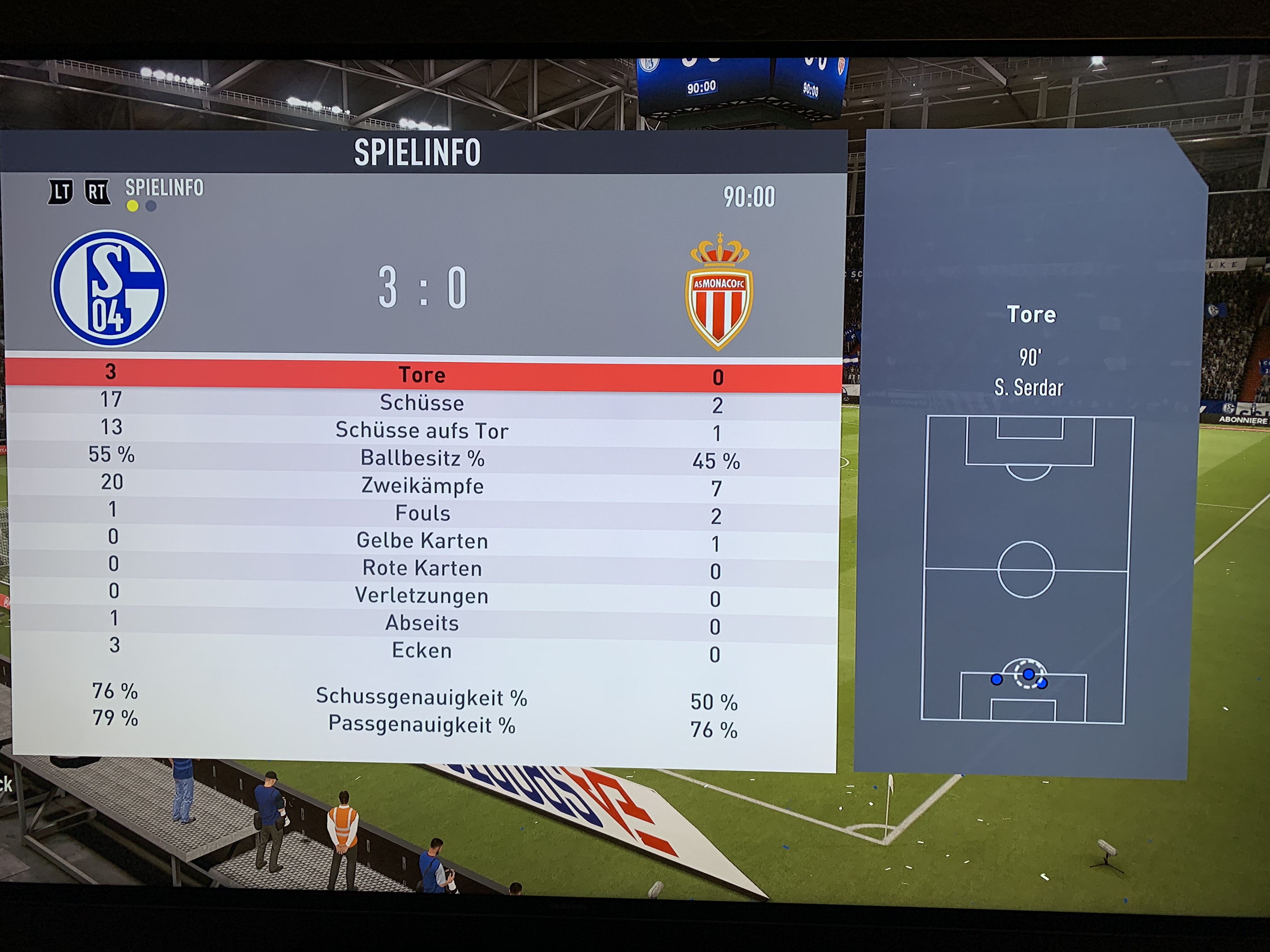Switch to the second page indicator dot
The width and height of the screenshot is (1270, 952).
coord(151,206)
